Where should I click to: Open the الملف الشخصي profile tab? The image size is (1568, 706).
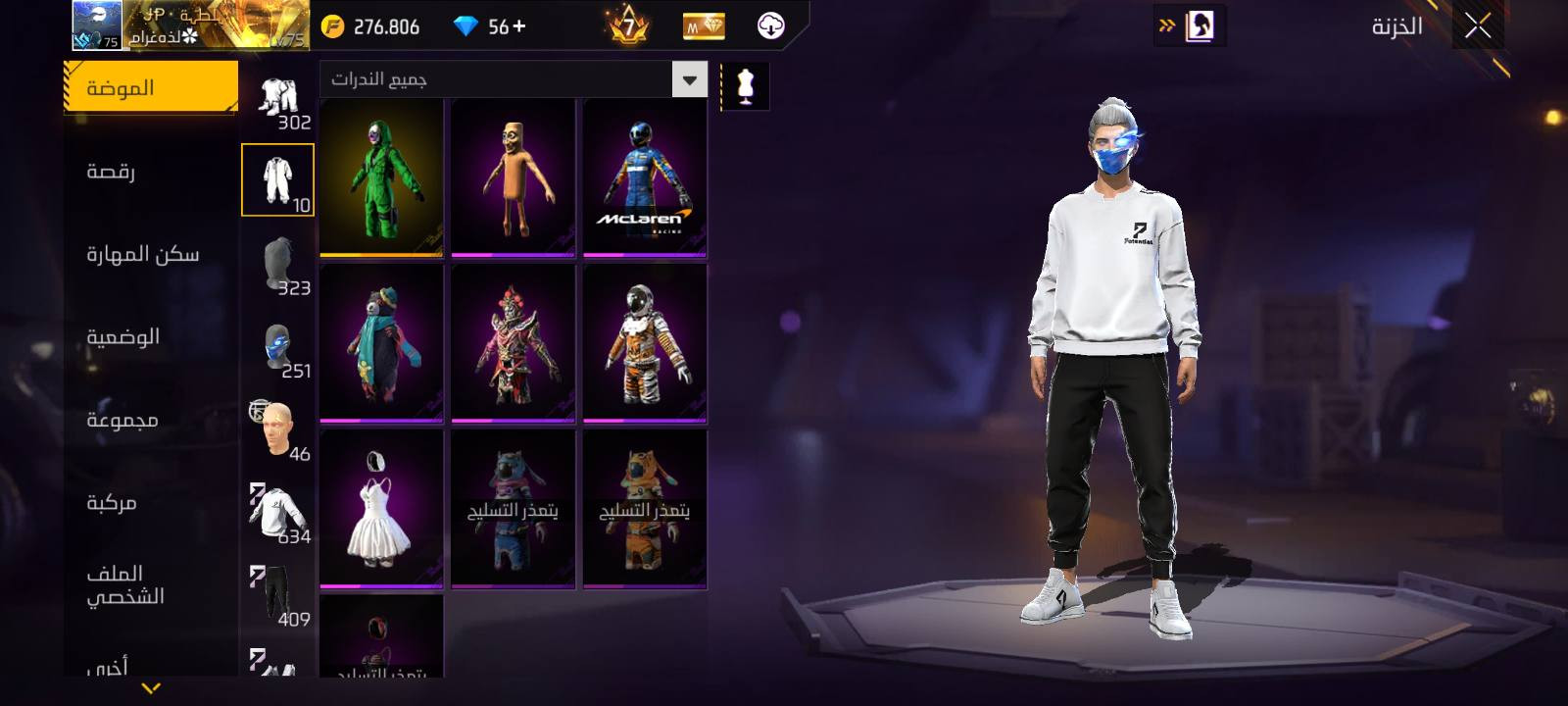[124, 584]
